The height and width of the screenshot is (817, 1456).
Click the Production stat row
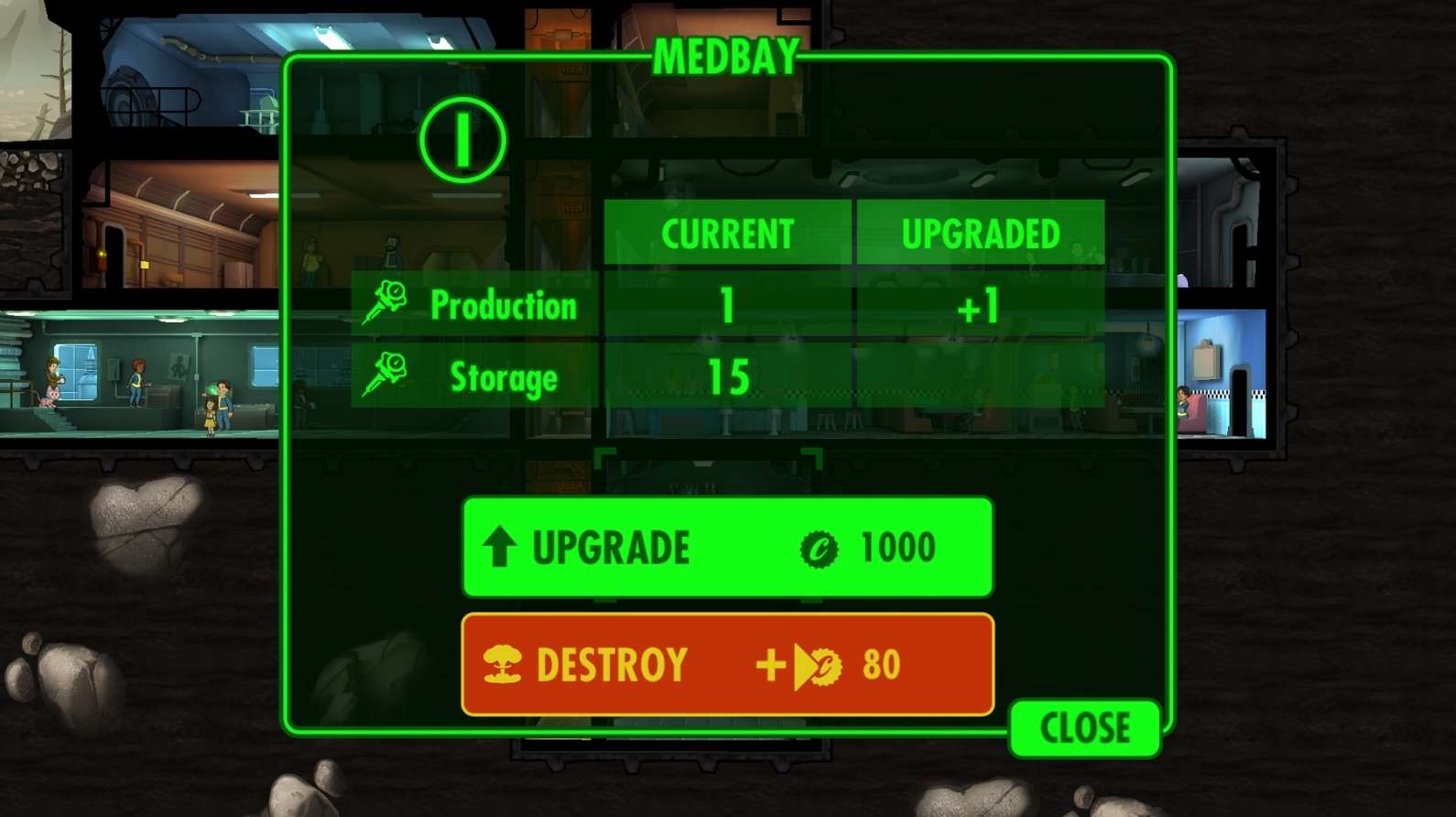(505, 306)
